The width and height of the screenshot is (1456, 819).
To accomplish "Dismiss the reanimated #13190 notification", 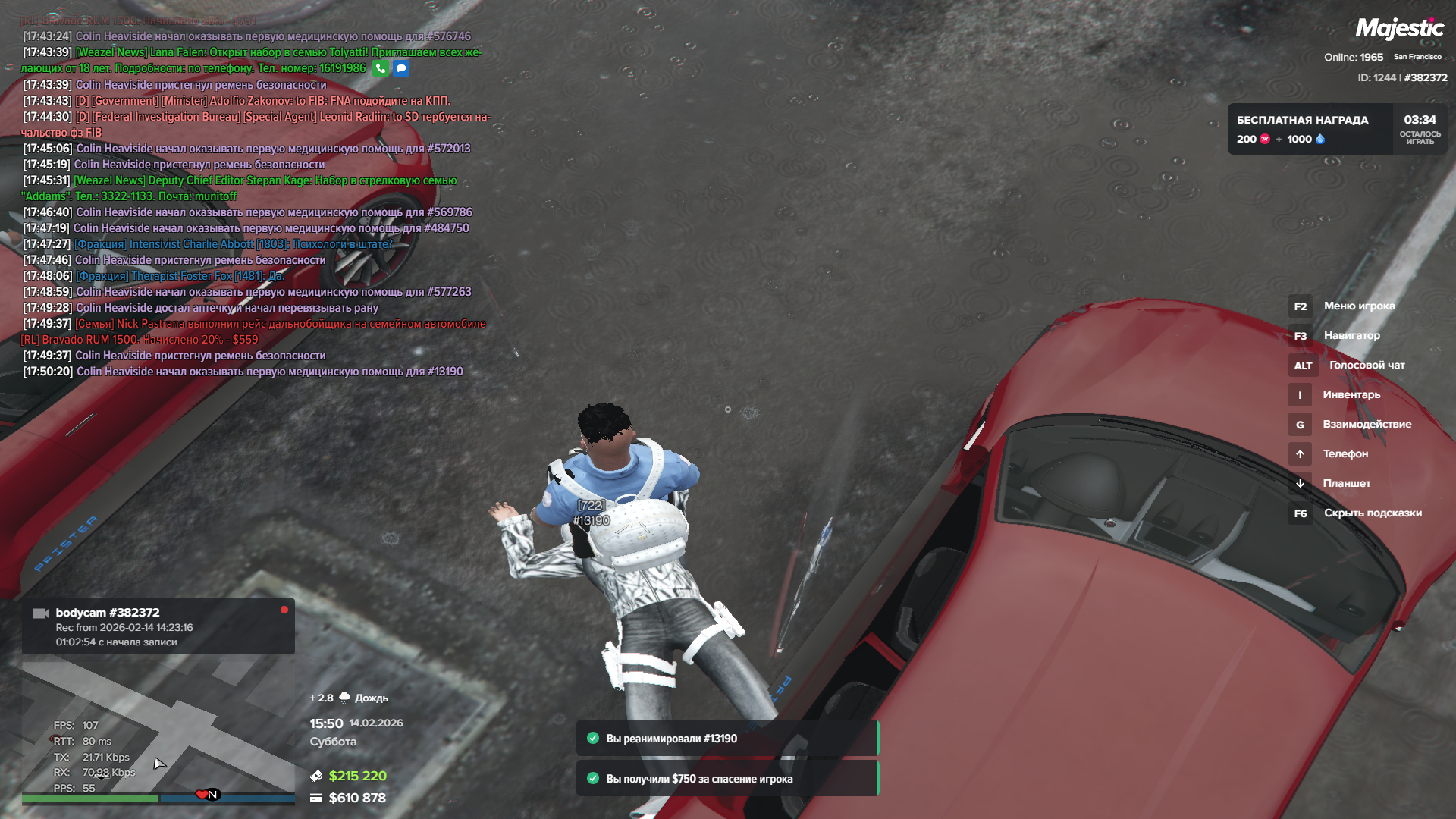I will click(726, 739).
